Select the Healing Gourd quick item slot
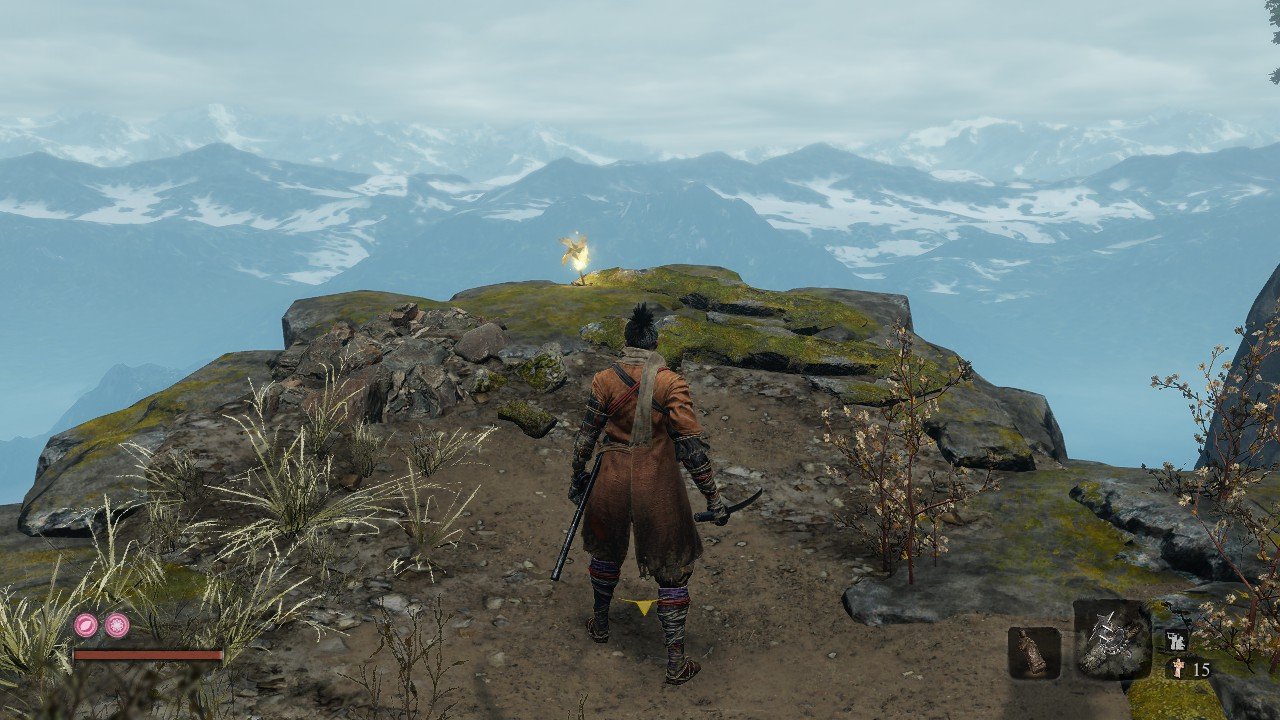 coord(1033,653)
